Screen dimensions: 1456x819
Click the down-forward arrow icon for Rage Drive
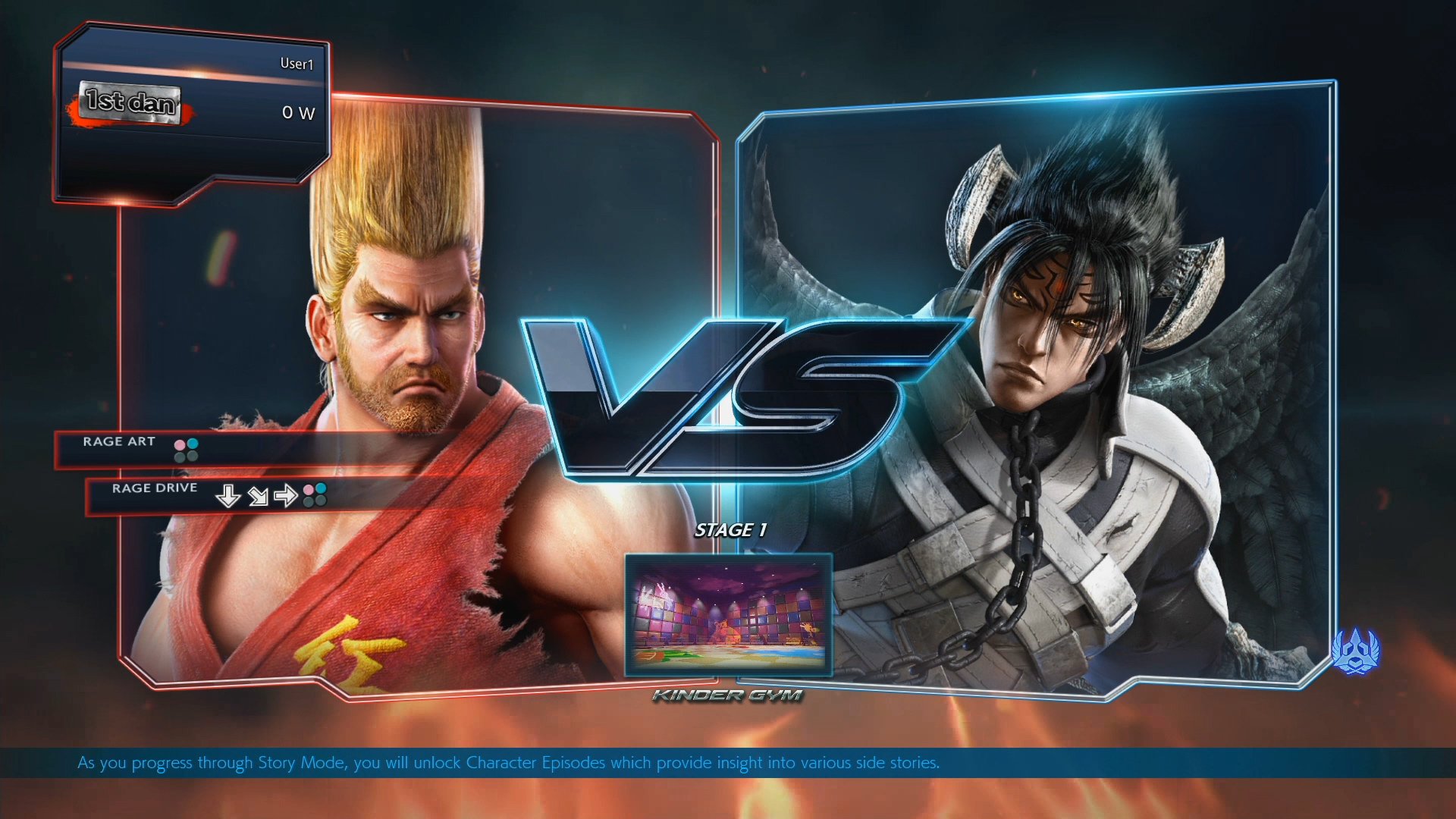[x=259, y=496]
